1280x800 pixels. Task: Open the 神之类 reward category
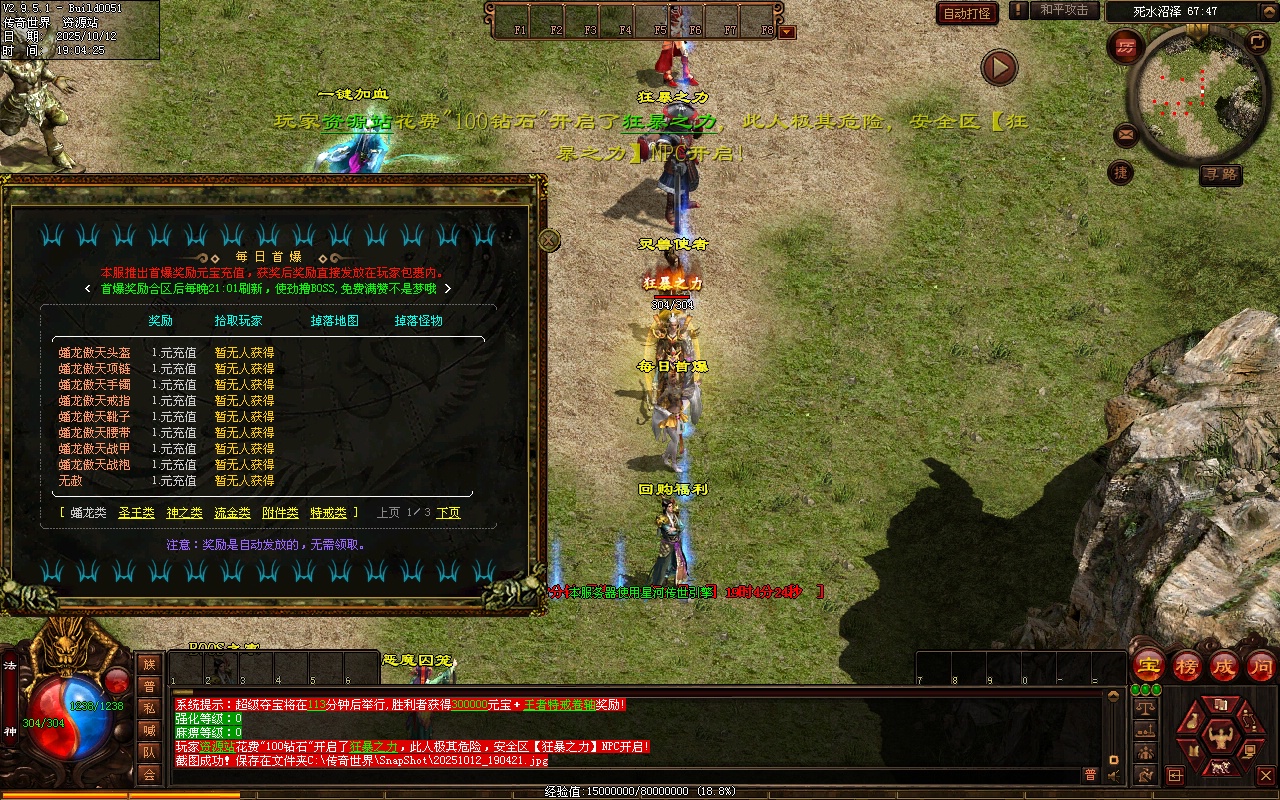click(184, 513)
